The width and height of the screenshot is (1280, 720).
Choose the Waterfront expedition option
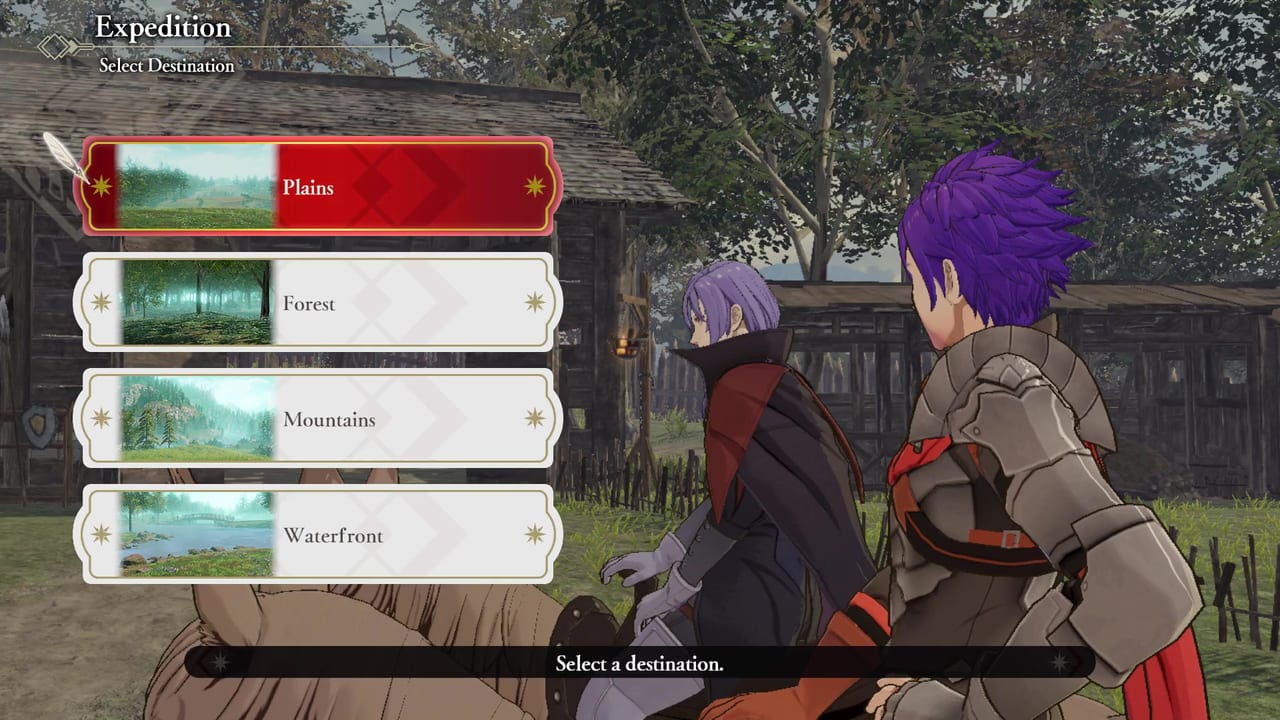point(318,536)
